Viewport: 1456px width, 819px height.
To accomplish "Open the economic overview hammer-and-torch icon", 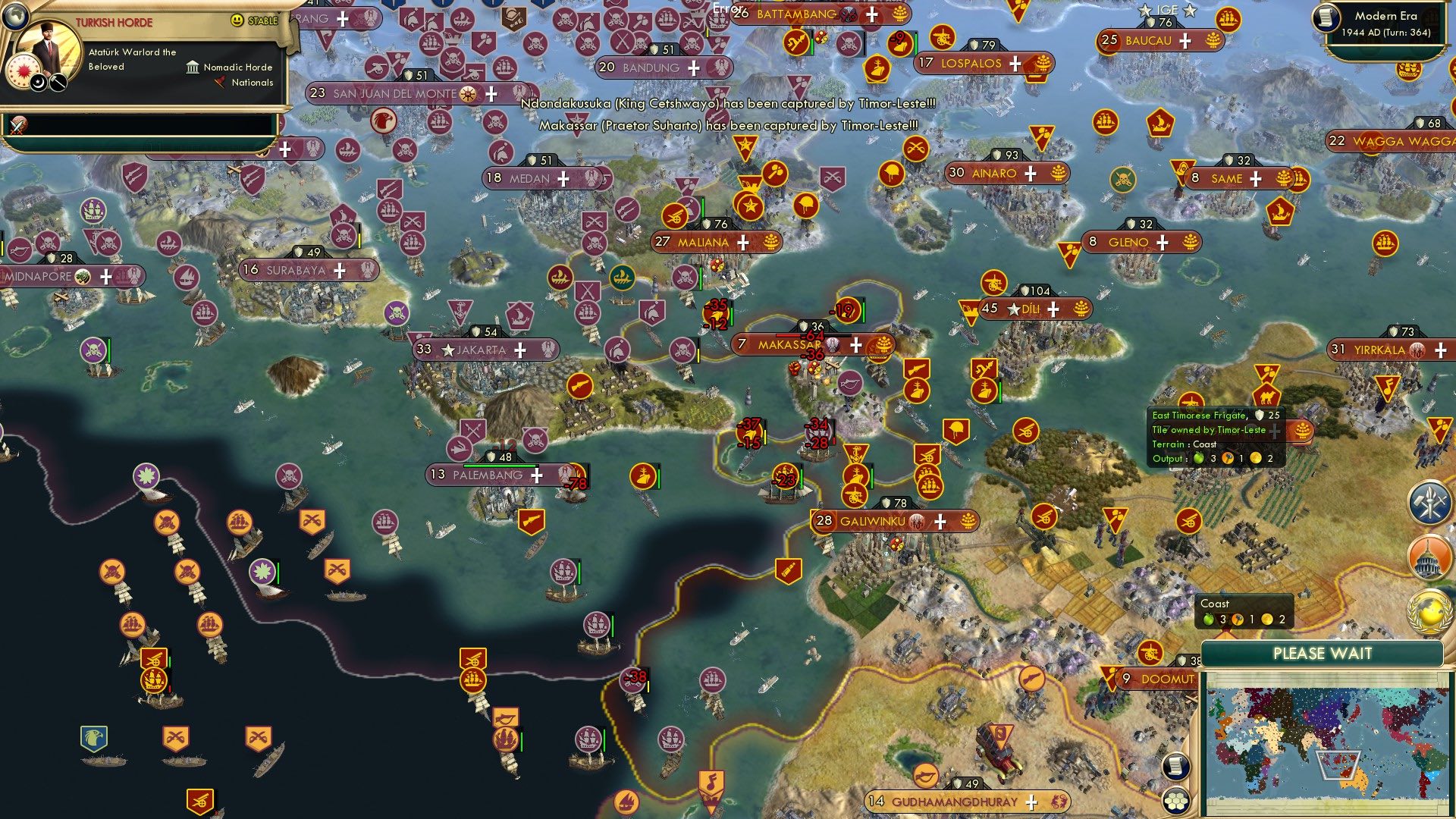I will pyautogui.click(x=1428, y=502).
